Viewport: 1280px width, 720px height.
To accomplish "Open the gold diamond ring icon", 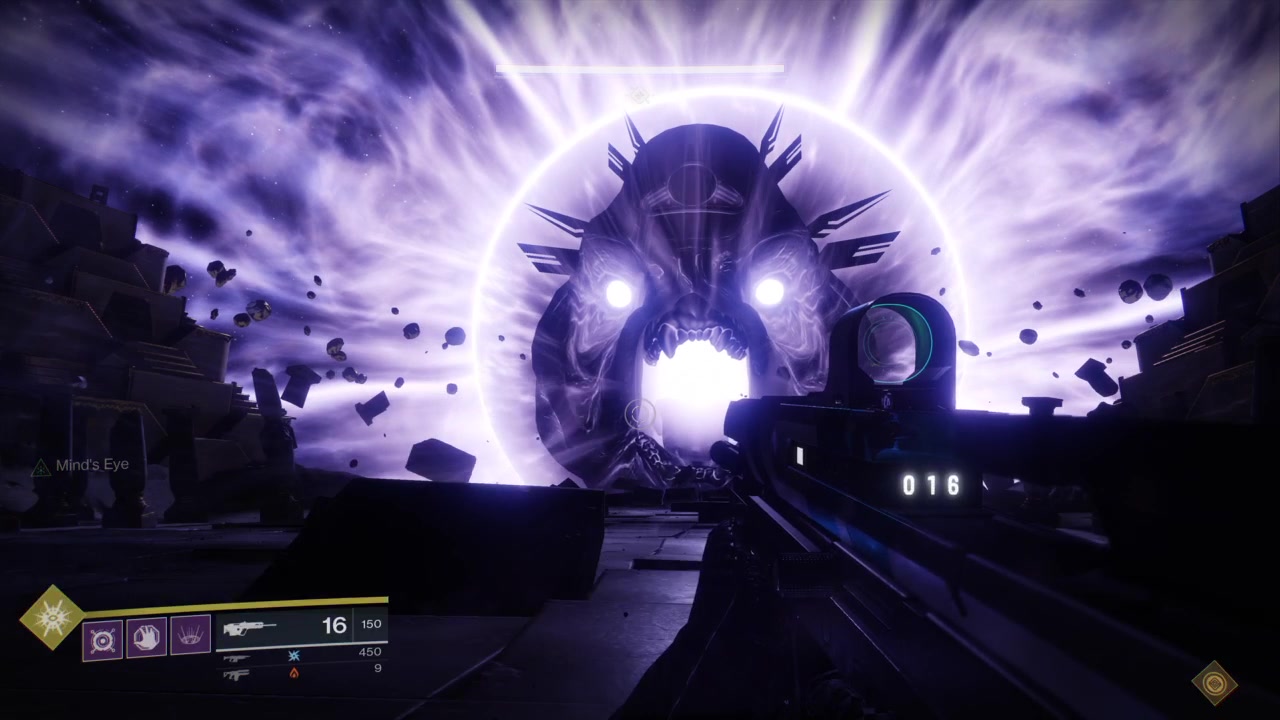I will [1214, 683].
